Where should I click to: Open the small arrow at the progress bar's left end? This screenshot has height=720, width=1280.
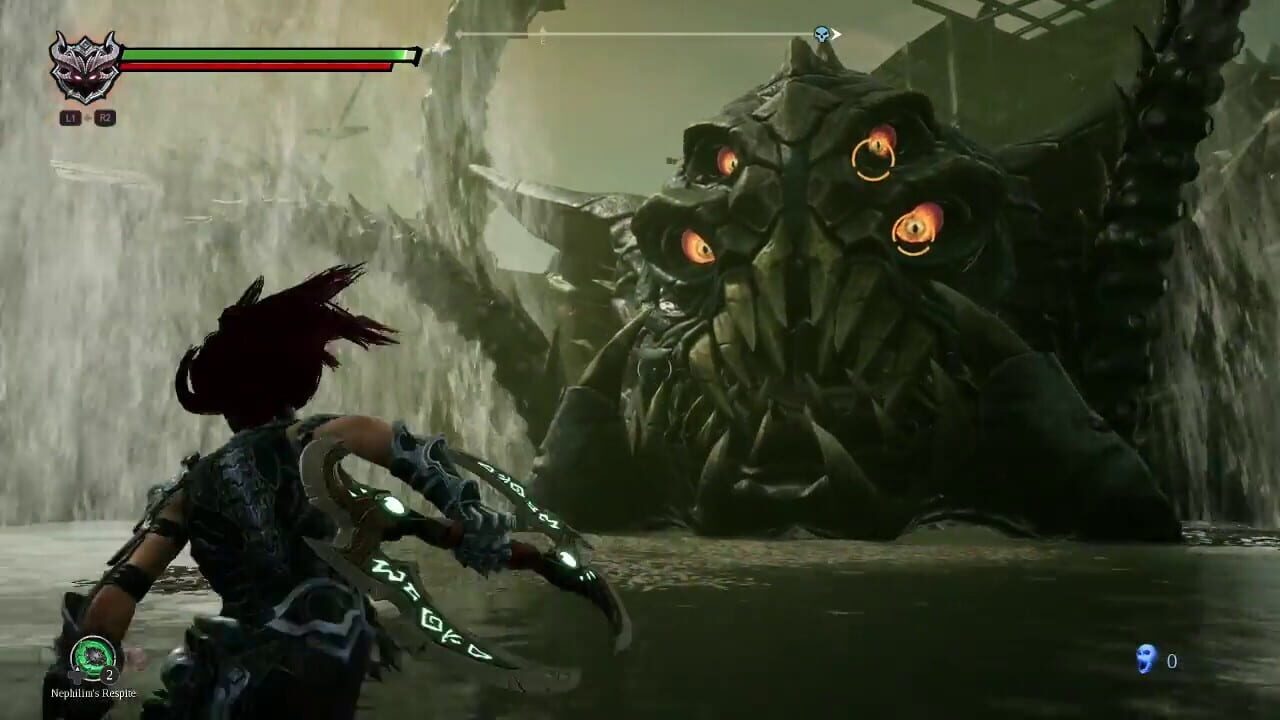point(459,34)
